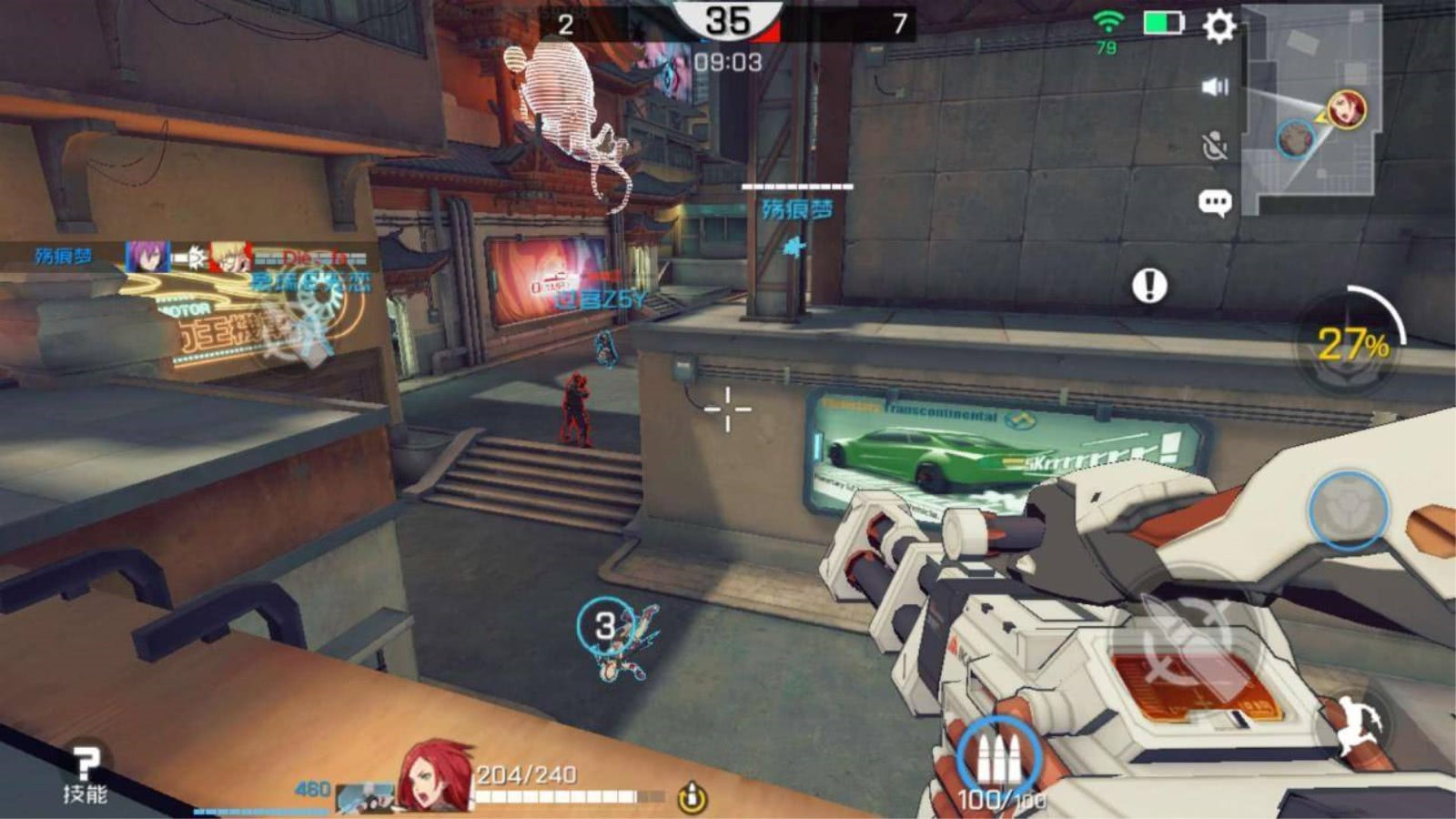Screen dimensions: 1456x819
Task: Tap the exclamation mark alert icon
Action: tap(1149, 286)
